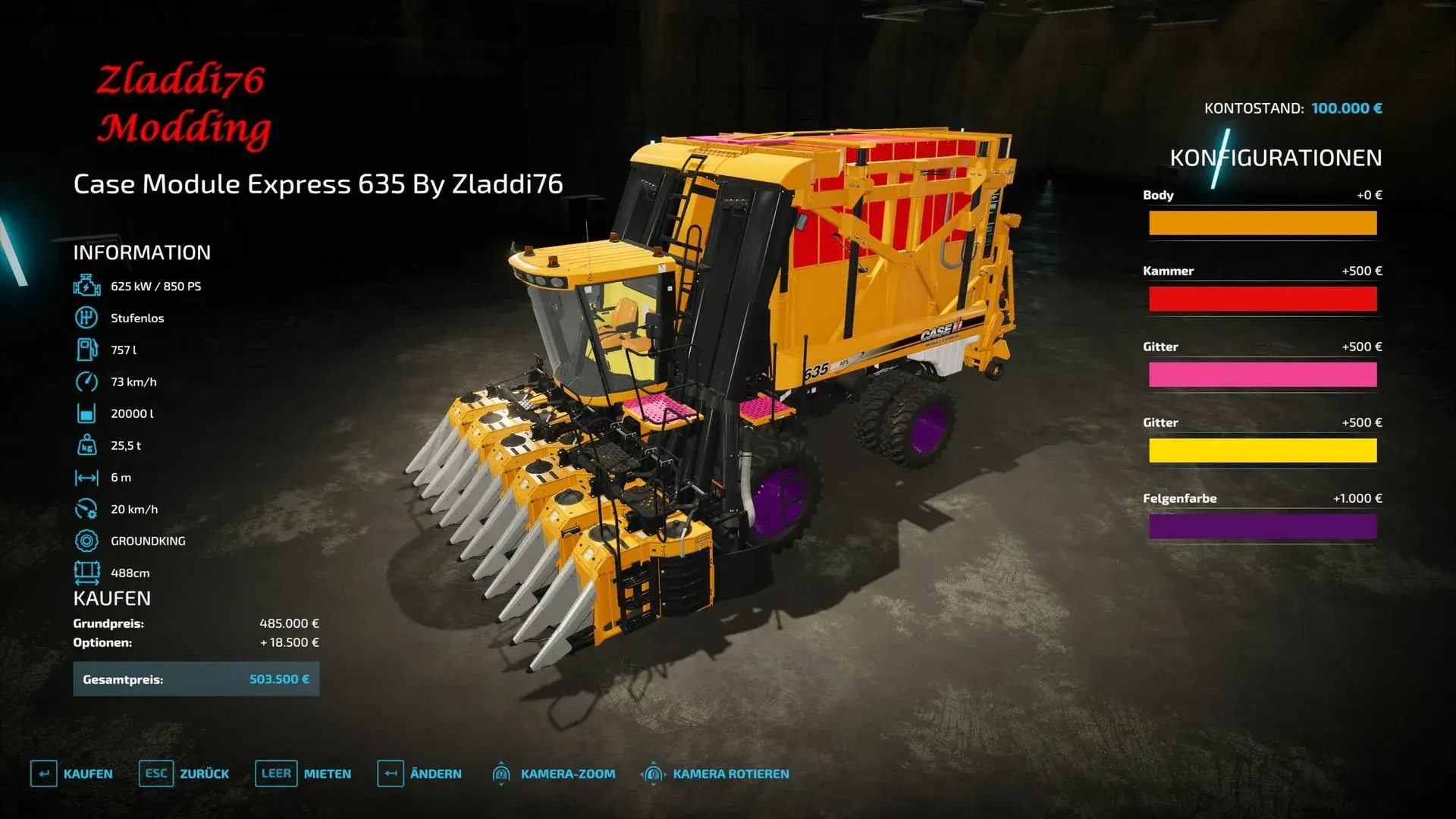Select the red Kammer color swatch

1262,299
